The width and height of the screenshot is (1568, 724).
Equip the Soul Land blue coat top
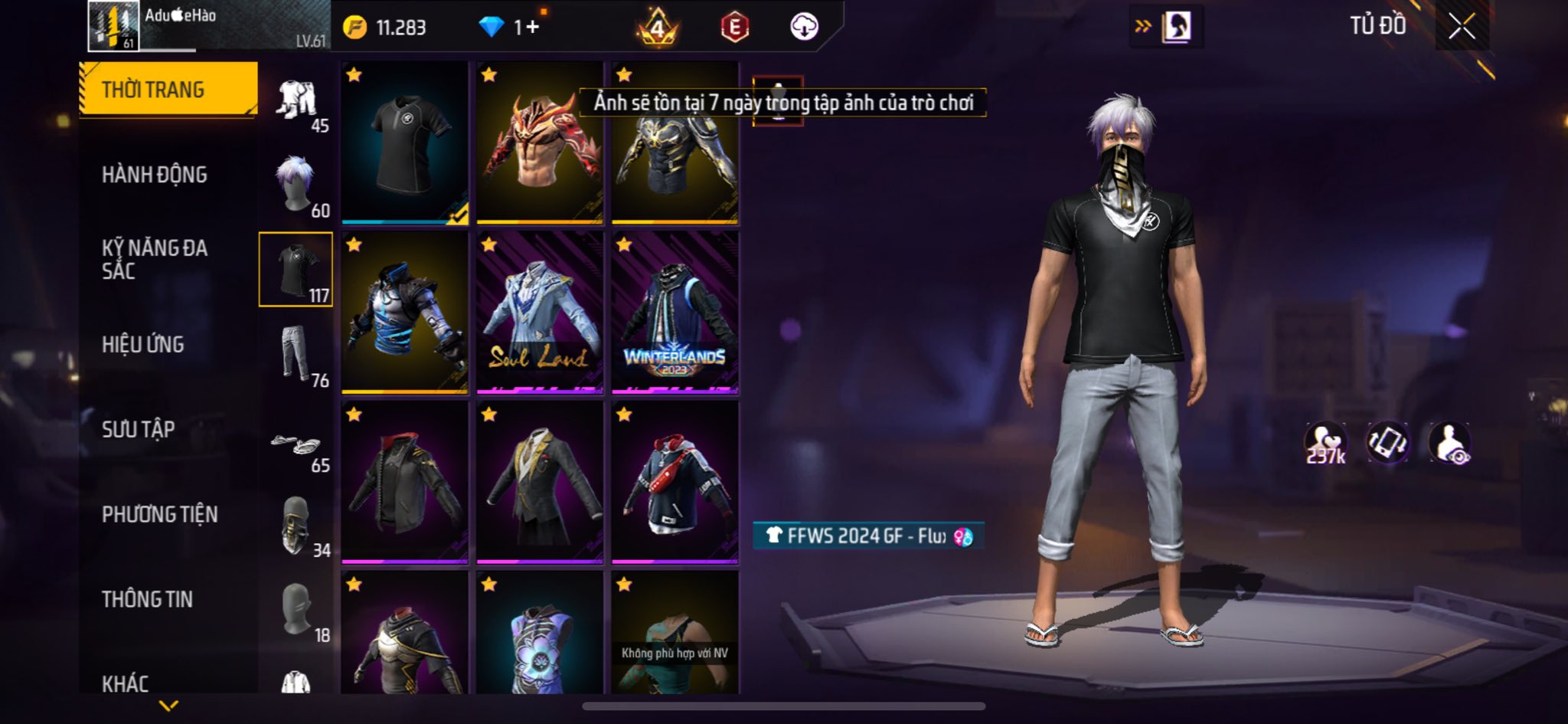pyautogui.click(x=539, y=313)
